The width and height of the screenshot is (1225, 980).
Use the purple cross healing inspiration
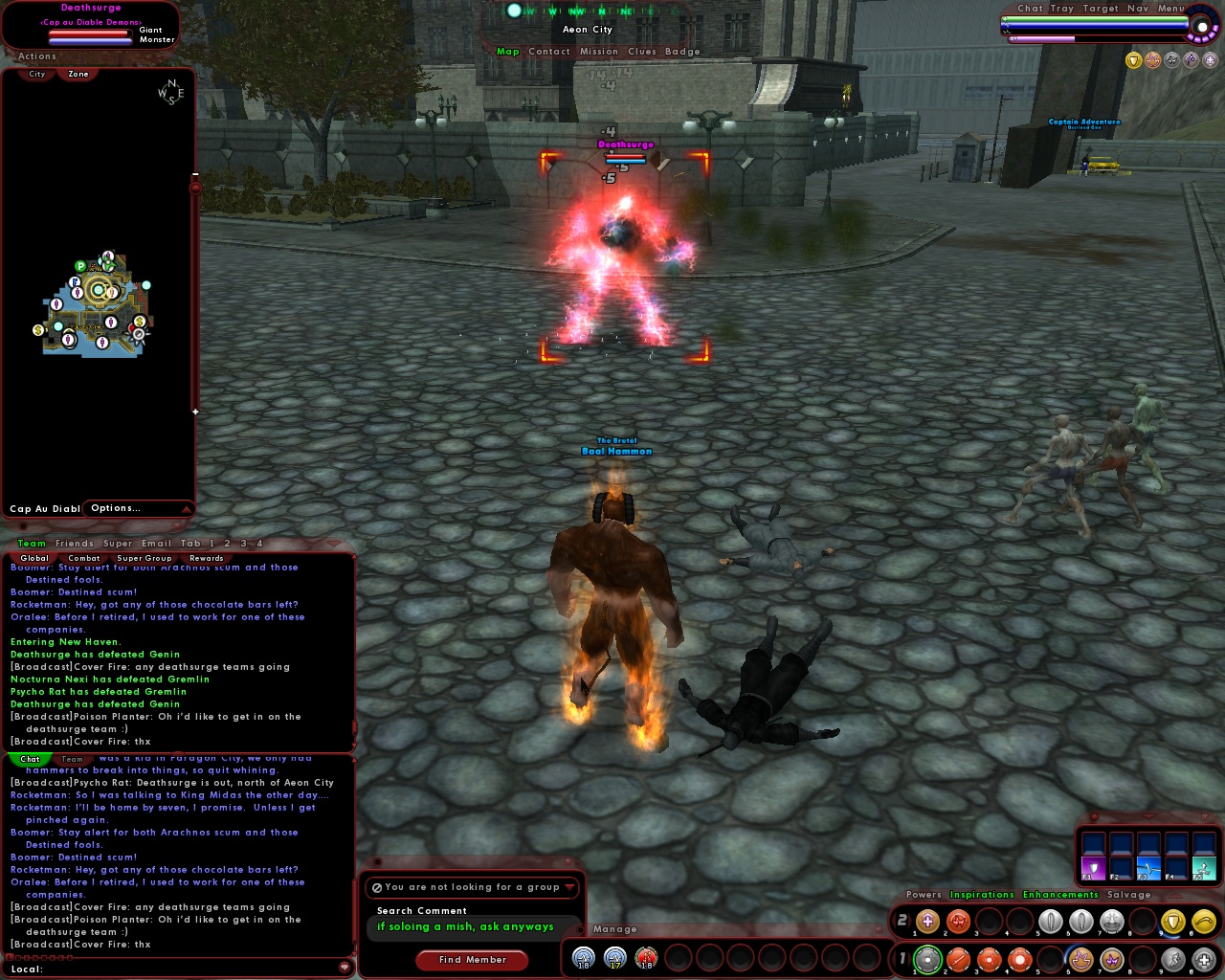click(926, 922)
